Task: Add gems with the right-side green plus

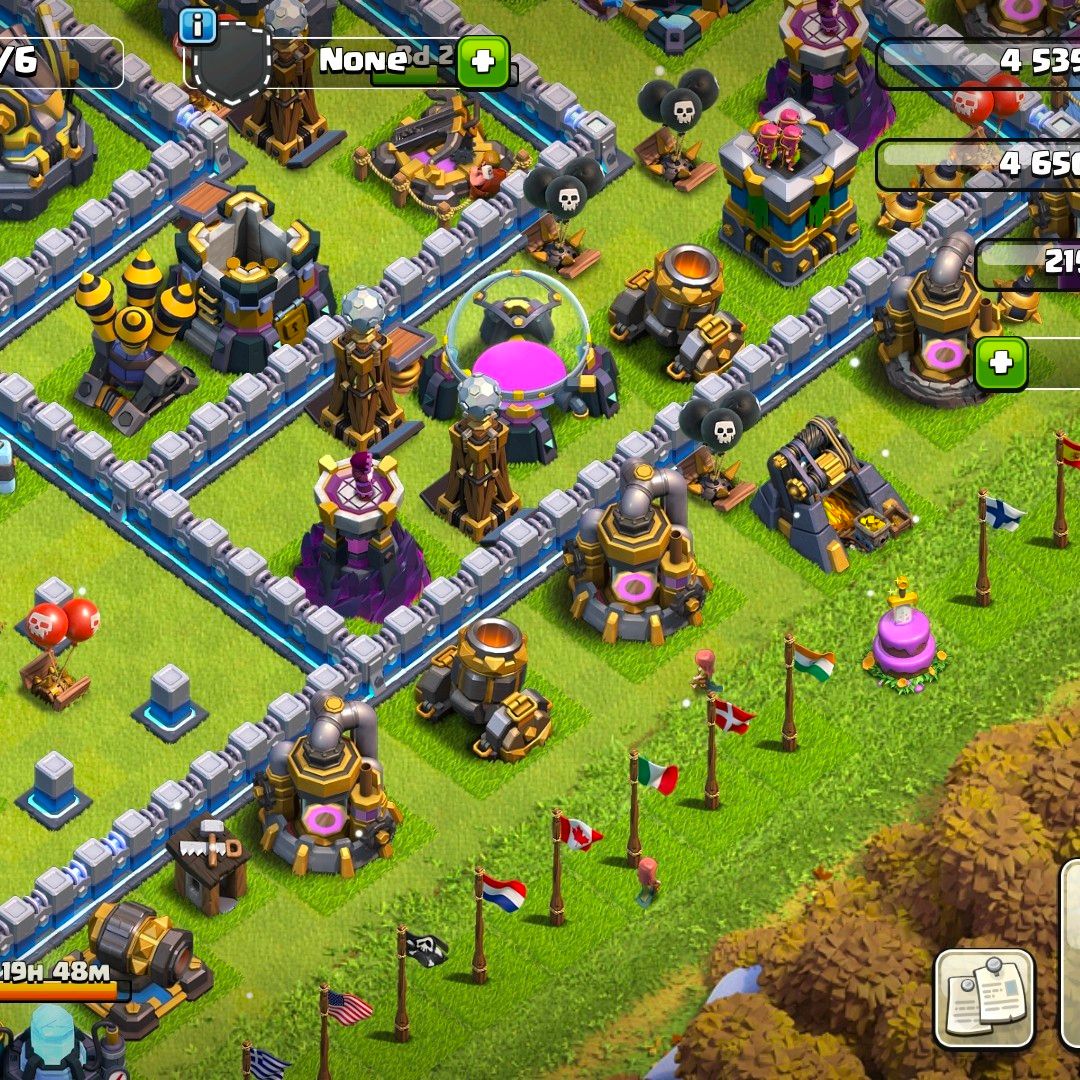Action: [1001, 363]
